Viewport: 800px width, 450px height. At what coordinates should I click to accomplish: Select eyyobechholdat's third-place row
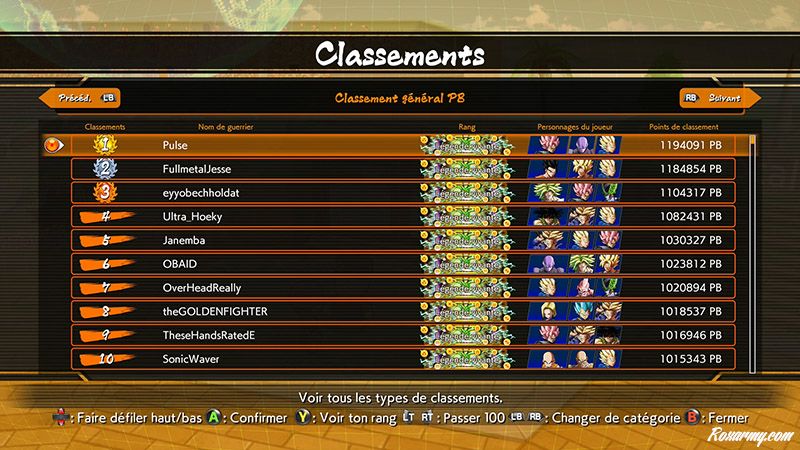point(400,192)
